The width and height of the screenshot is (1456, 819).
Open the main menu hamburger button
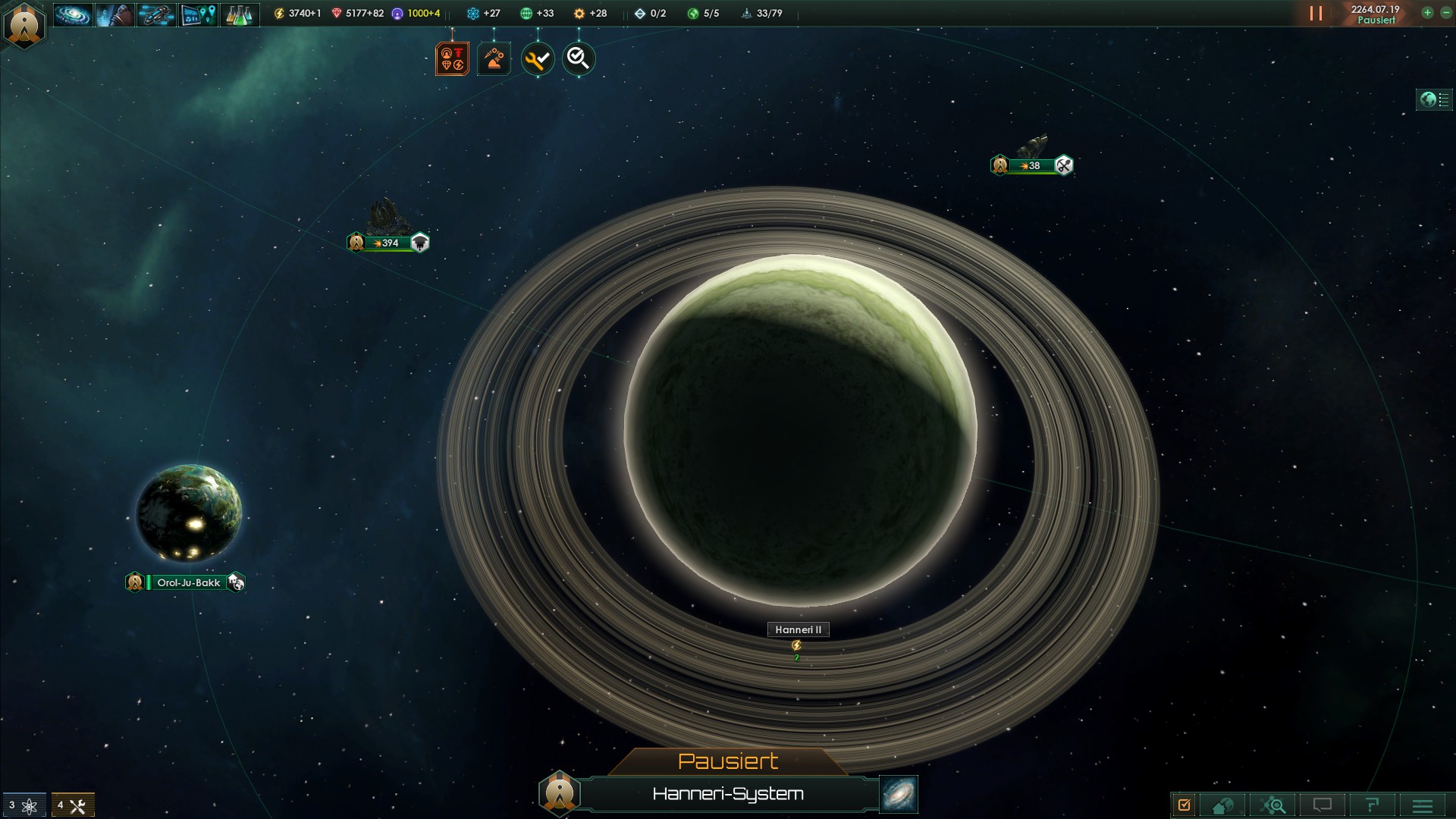pos(1423,805)
